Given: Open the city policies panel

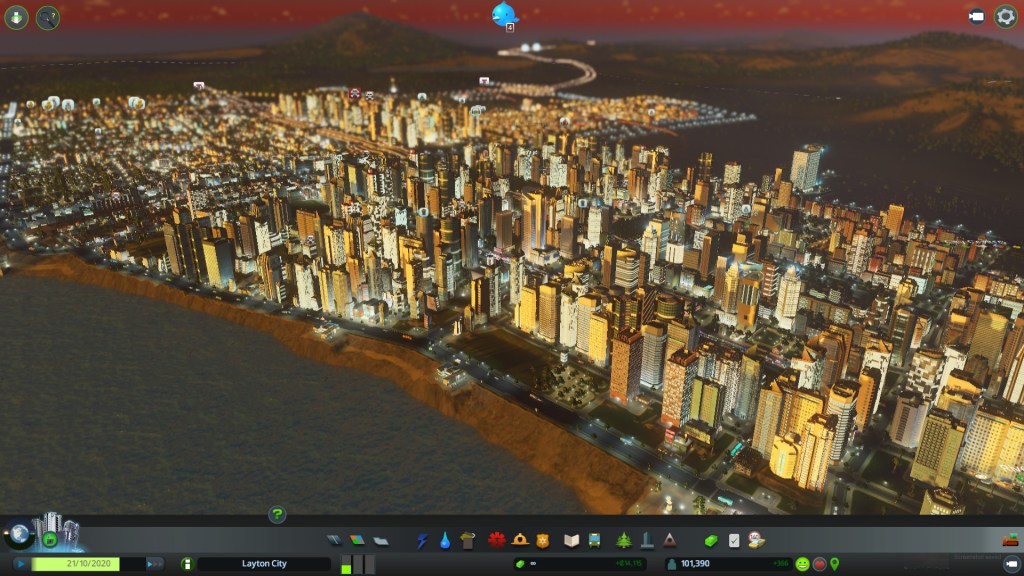Looking at the screenshot, I should click(x=734, y=541).
